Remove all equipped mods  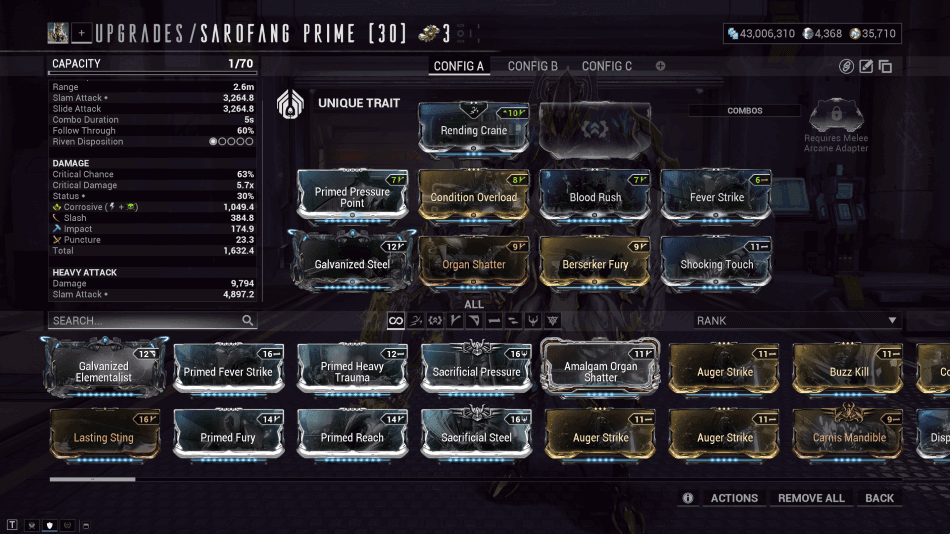pos(811,498)
